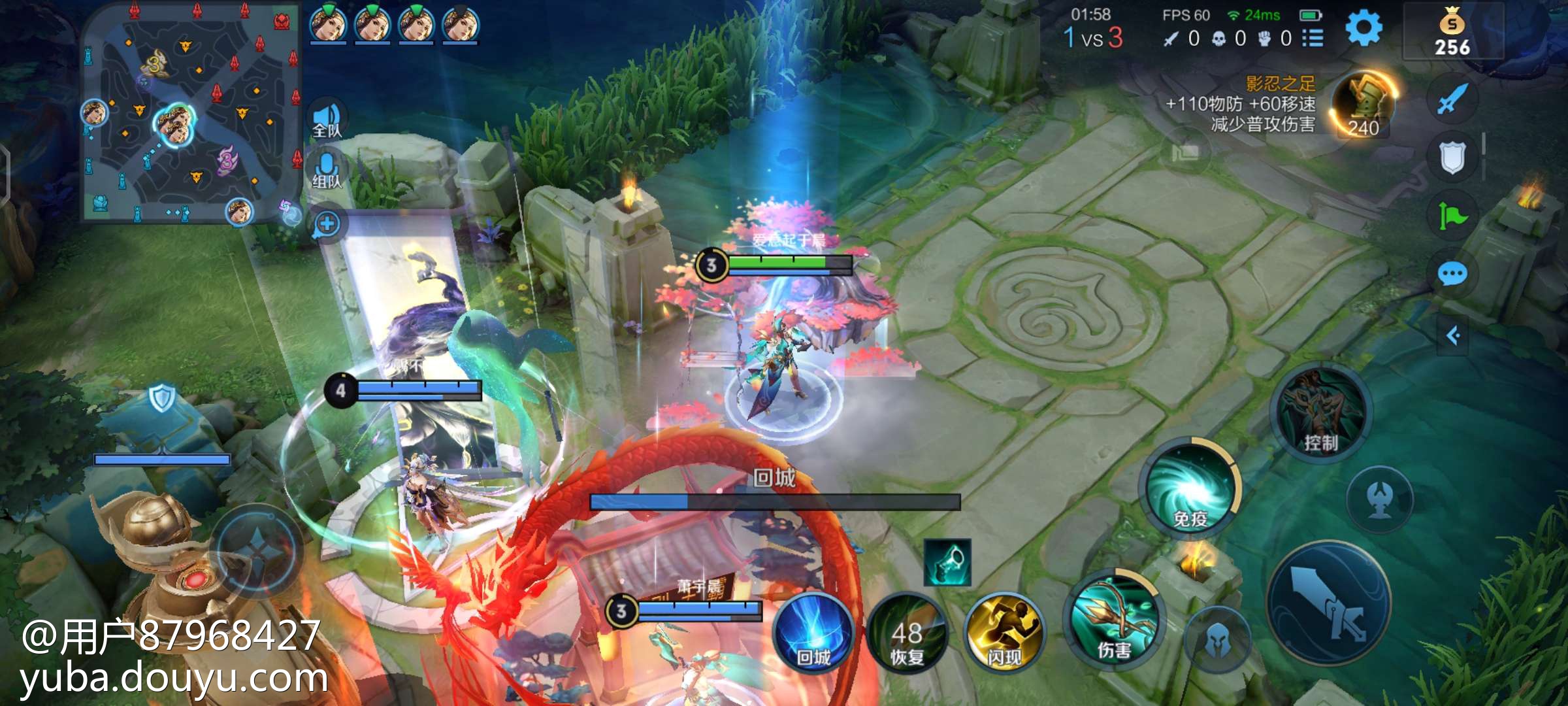Send the green flag gather signal

tap(1452, 216)
